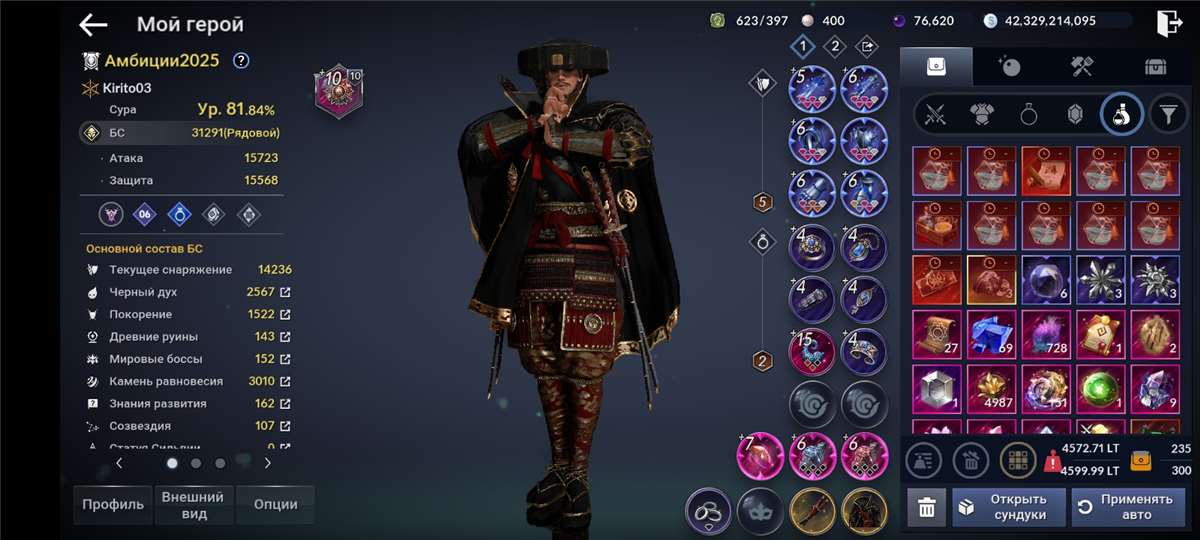Open Черный дух details link

click(x=285, y=292)
